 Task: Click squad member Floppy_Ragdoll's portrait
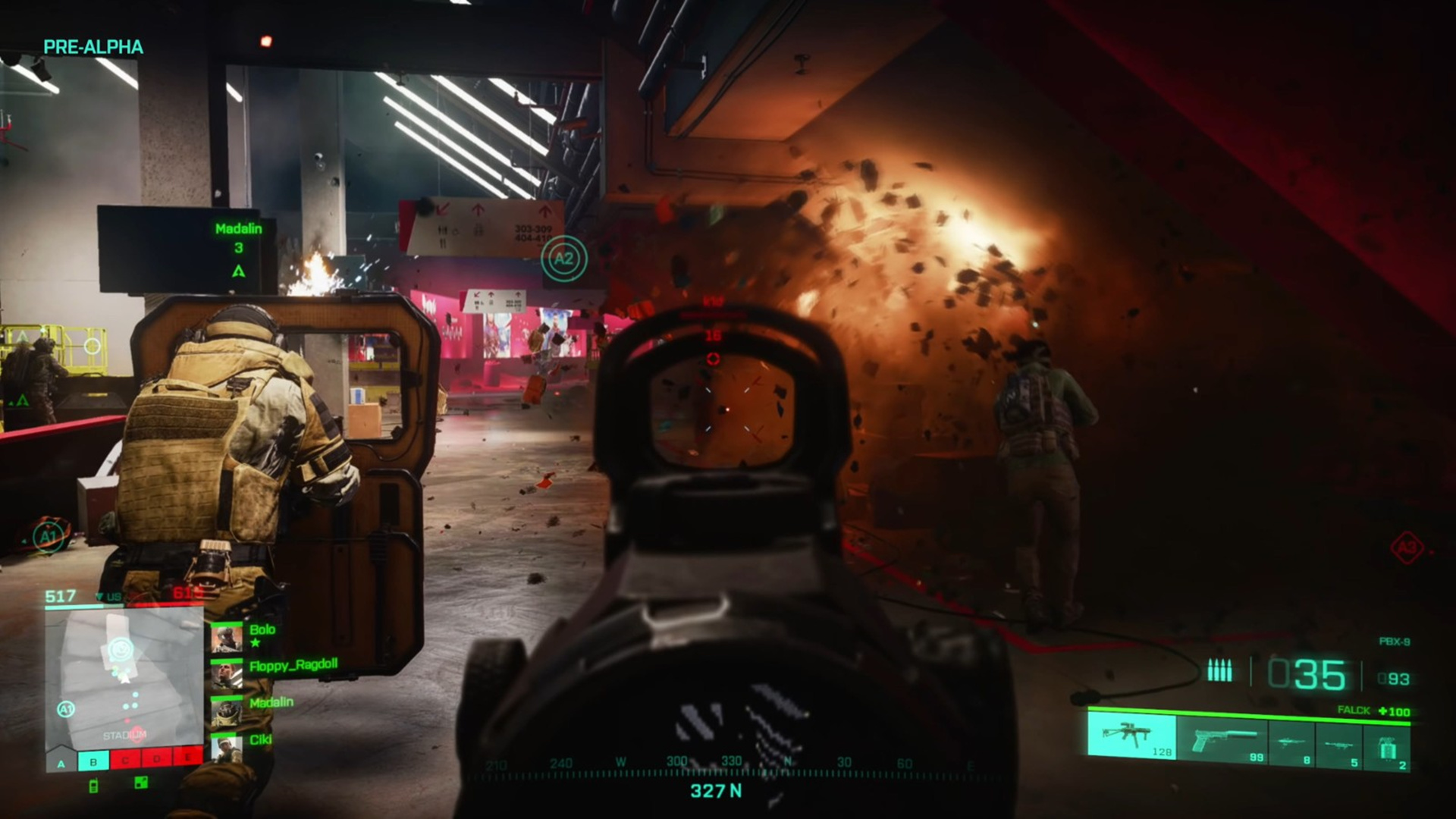coord(226,674)
